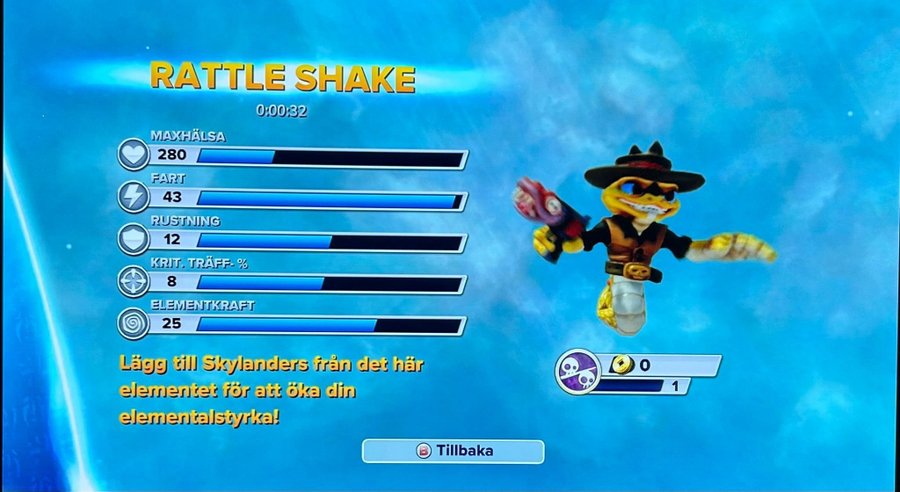Highlight the Elementkraft swirl stat icon
This screenshot has height=492, width=900.
click(x=134, y=323)
